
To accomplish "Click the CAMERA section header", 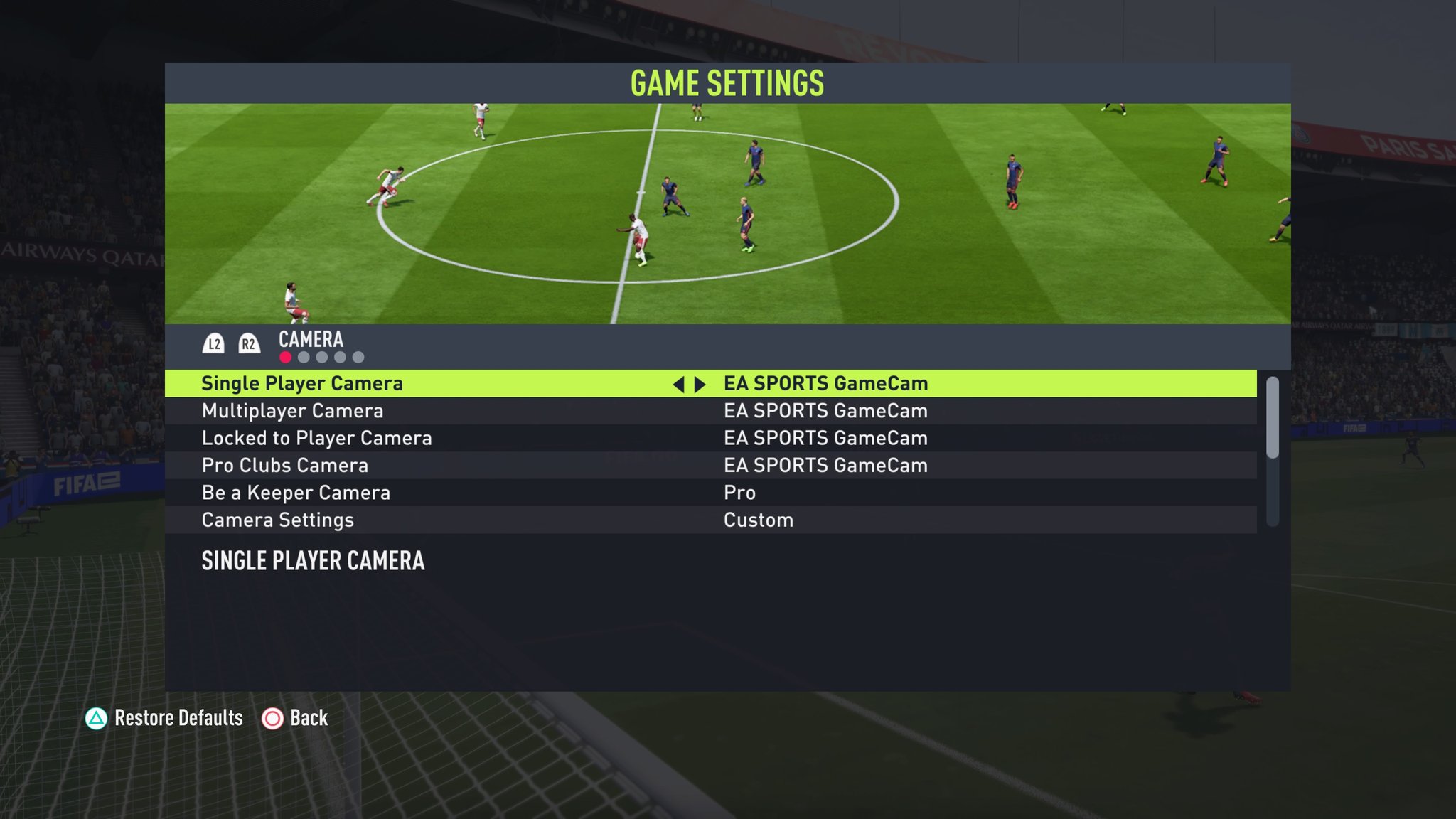I will click(310, 341).
